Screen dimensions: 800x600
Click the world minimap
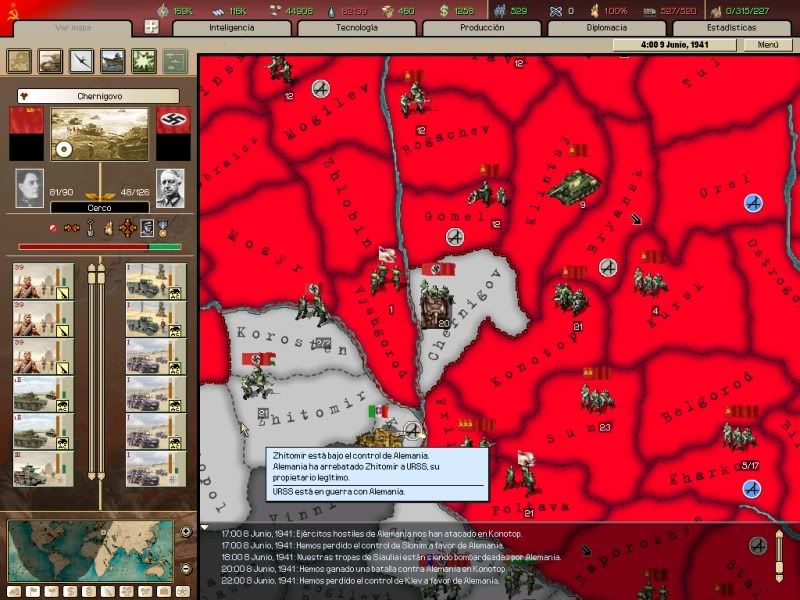tap(91, 548)
